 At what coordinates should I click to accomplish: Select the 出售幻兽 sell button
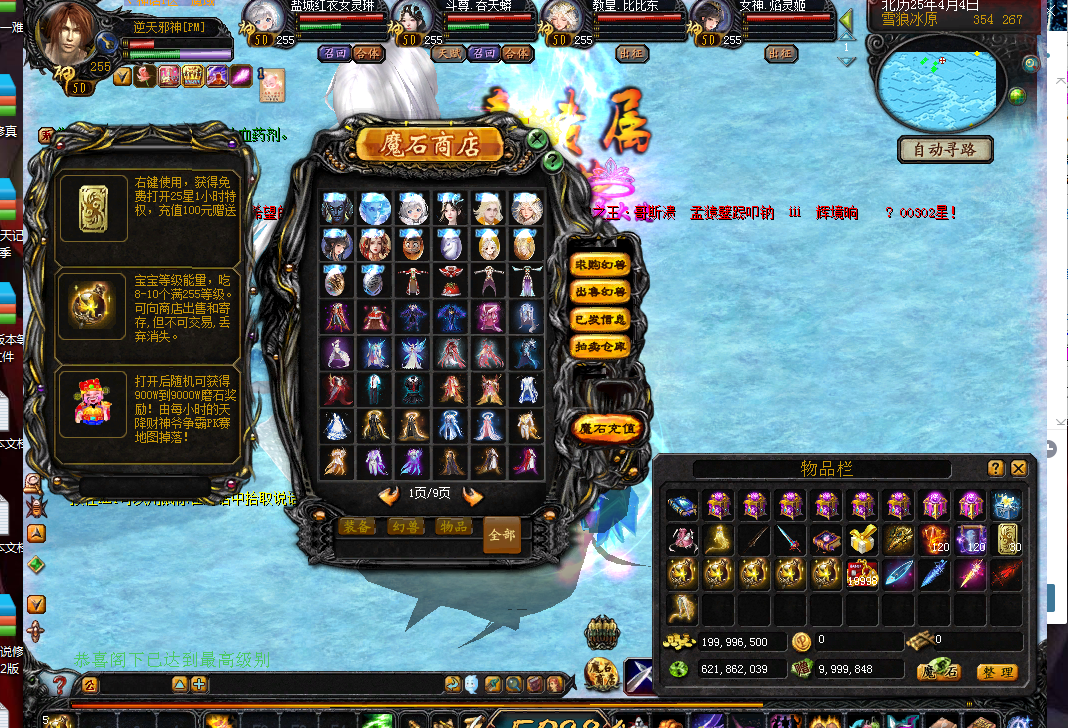point(600,293)
